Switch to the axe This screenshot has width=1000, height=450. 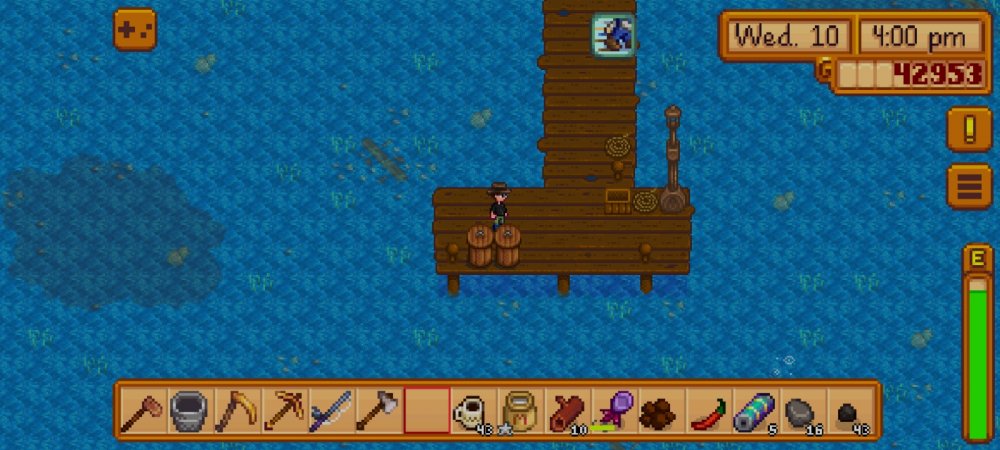click(x=378, y=410)
